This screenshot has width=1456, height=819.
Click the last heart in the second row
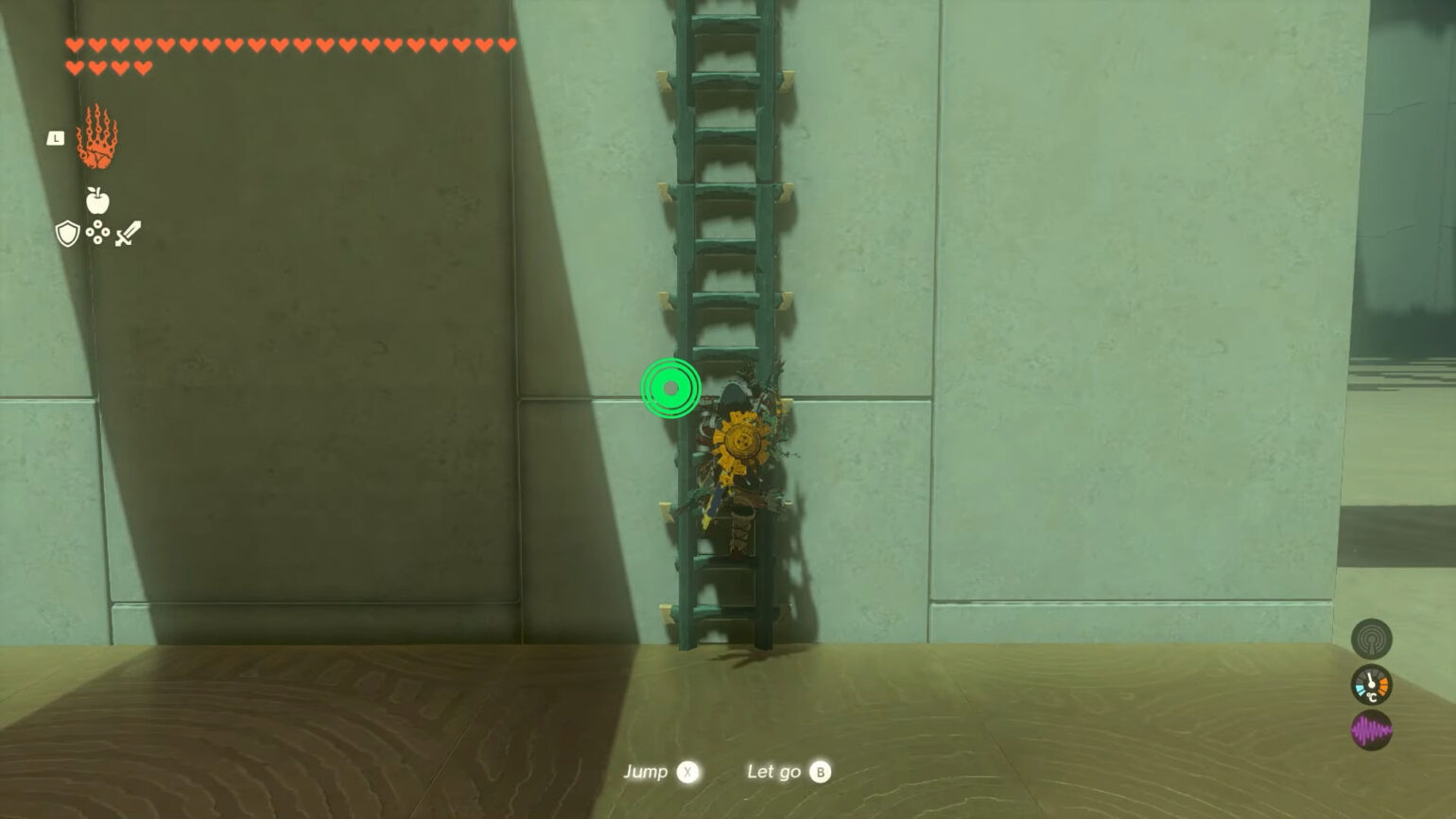point(145,66)
